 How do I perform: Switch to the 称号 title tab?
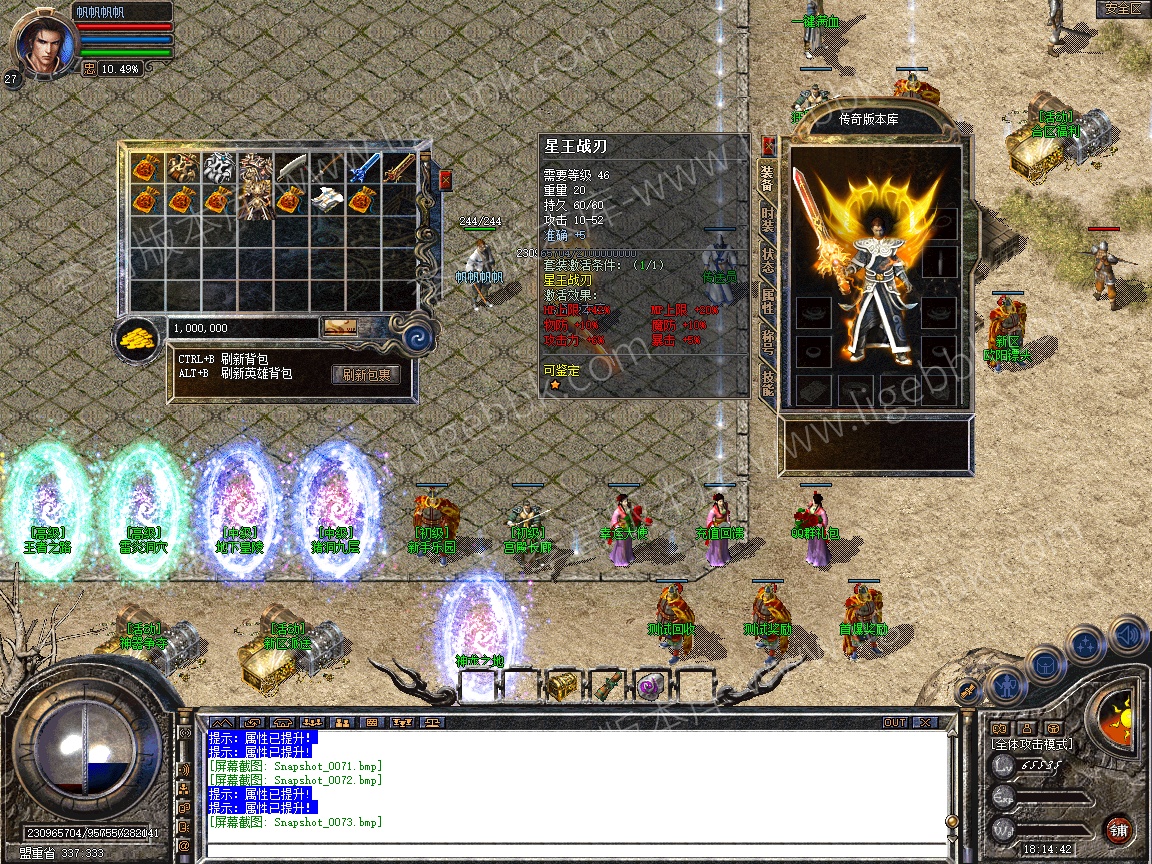pyautogui.click(x=767, y=343)
